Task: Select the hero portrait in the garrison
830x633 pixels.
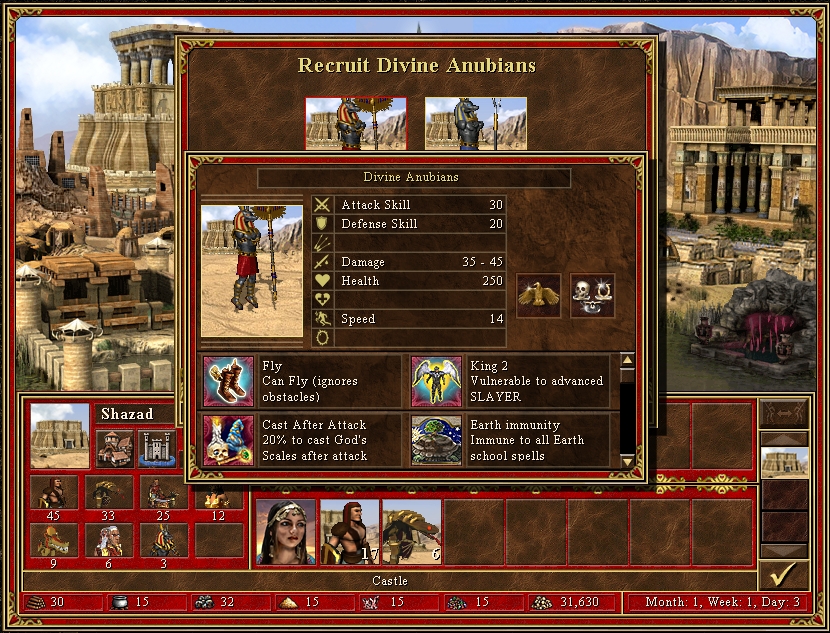Action: pos(286,531)
